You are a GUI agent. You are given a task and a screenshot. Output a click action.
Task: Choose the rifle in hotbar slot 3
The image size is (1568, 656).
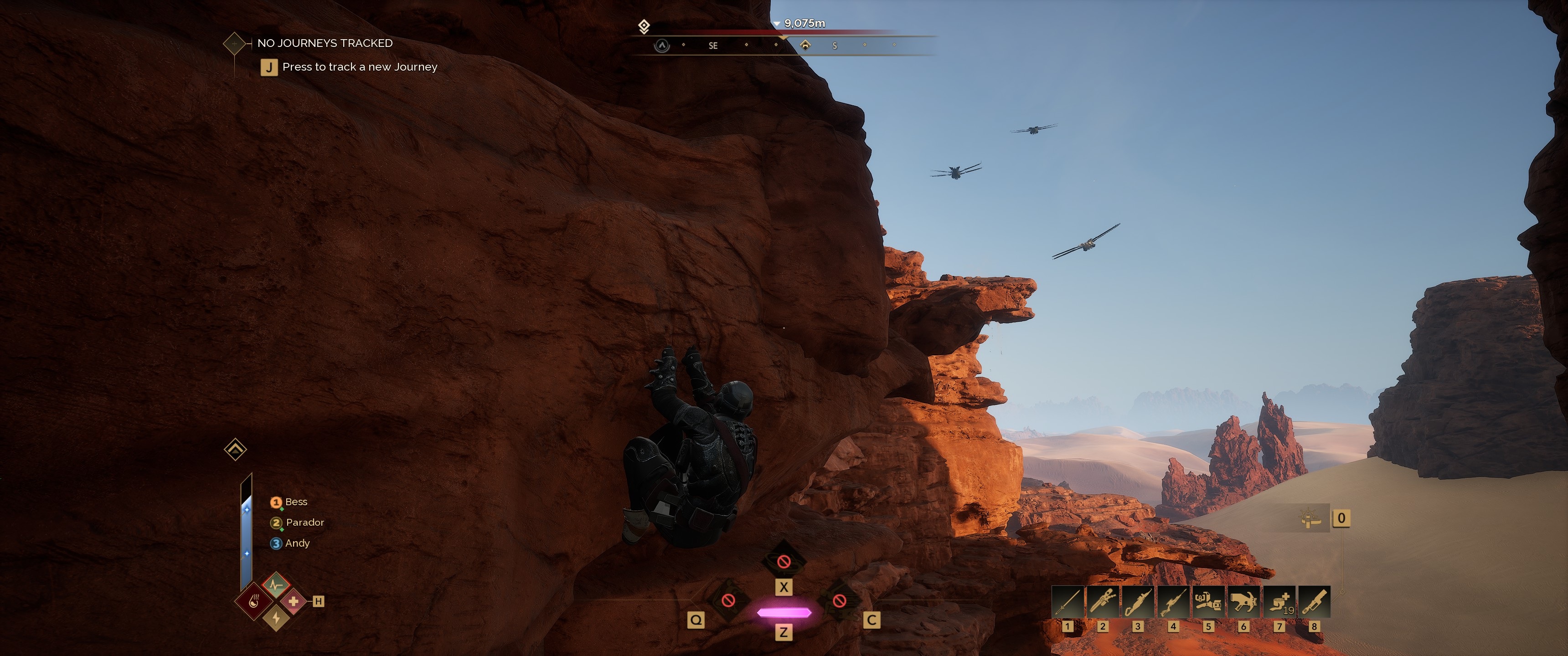click(x=1138, y=602)
